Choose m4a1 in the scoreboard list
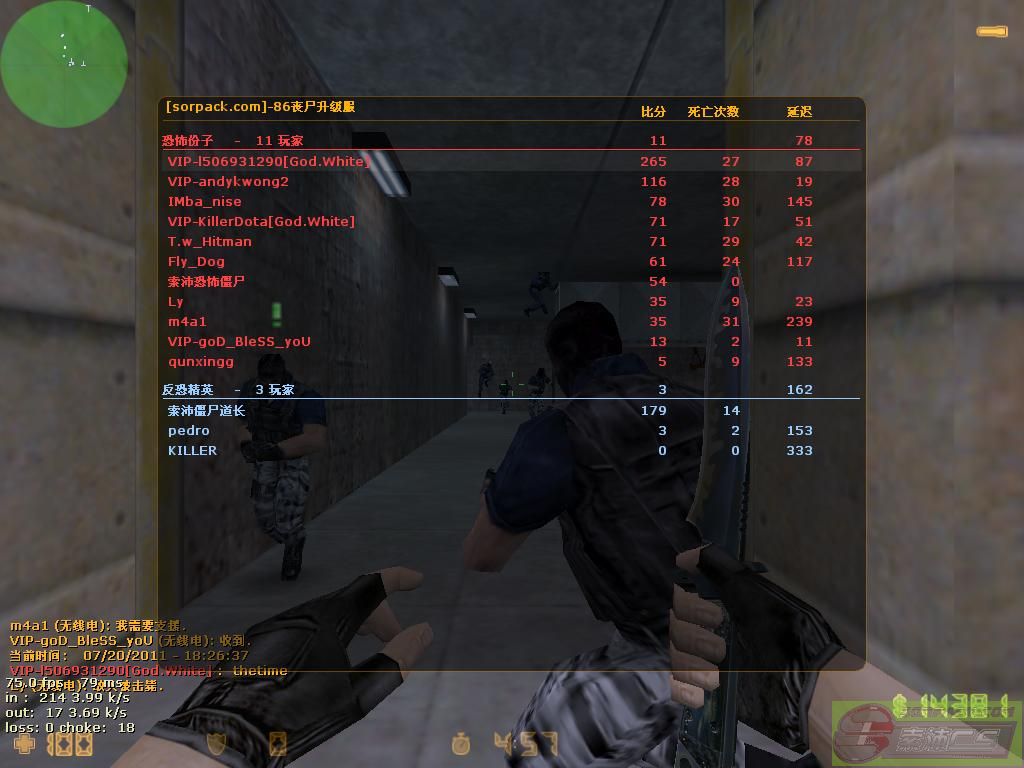Viewport: 1024px width, 768px height. click(x=187, y=321)
